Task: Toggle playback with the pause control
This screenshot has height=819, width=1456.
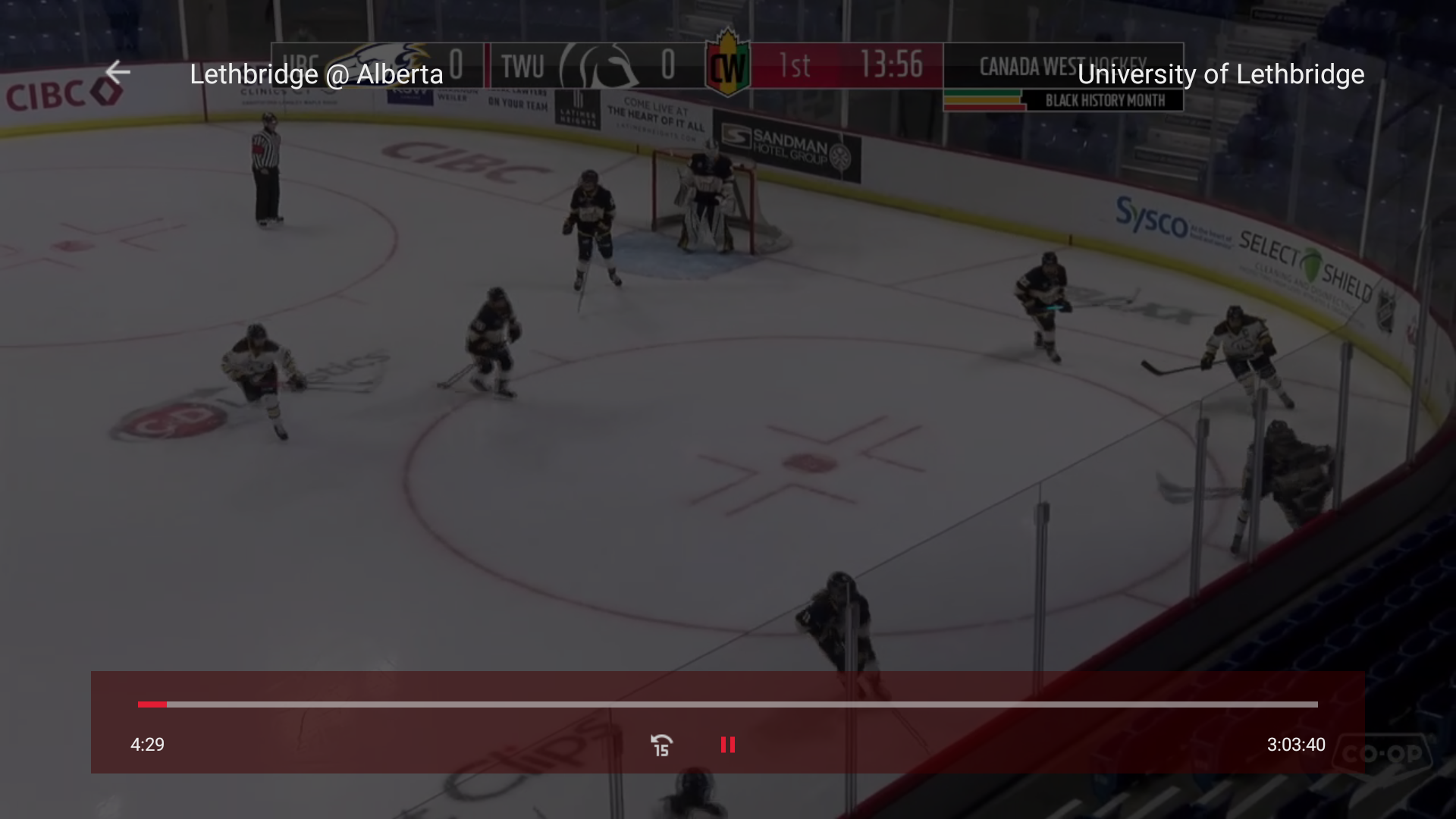Action: [x=727, y=745]
